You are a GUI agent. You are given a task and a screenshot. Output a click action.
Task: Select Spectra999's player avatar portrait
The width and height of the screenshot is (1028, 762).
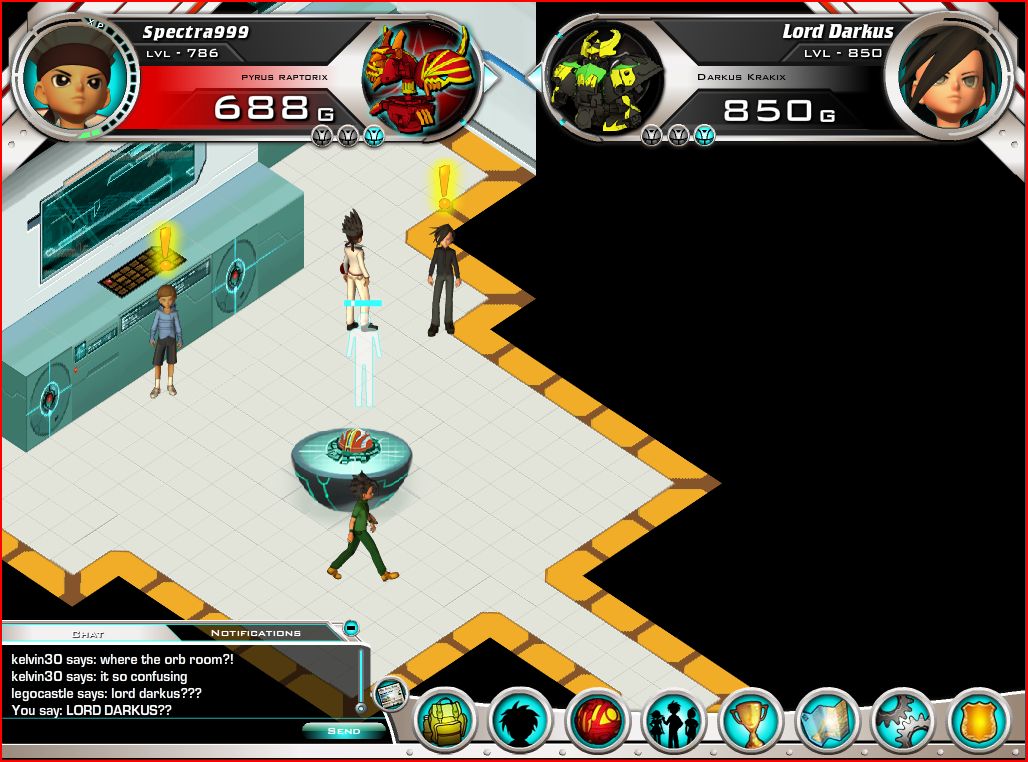pyautogui.click(x=66, y=76)
